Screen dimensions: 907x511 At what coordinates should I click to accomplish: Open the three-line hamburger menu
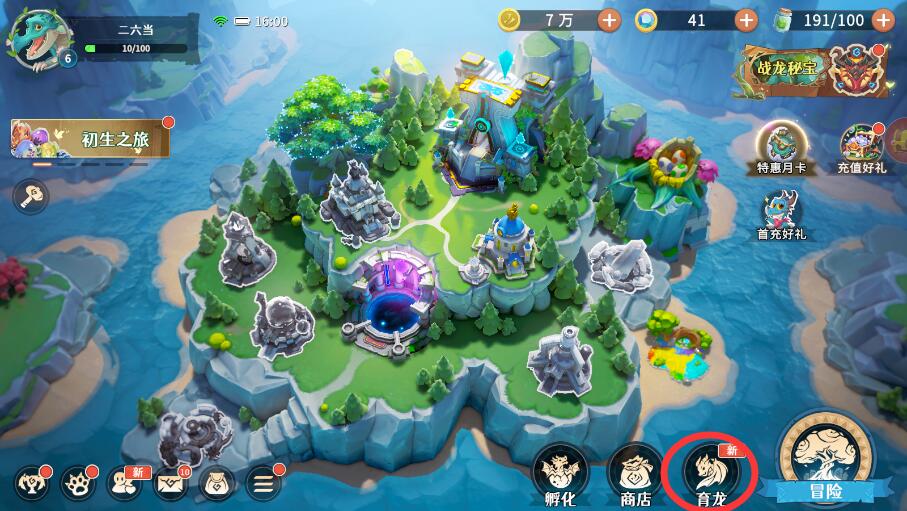tap(264, 484)
